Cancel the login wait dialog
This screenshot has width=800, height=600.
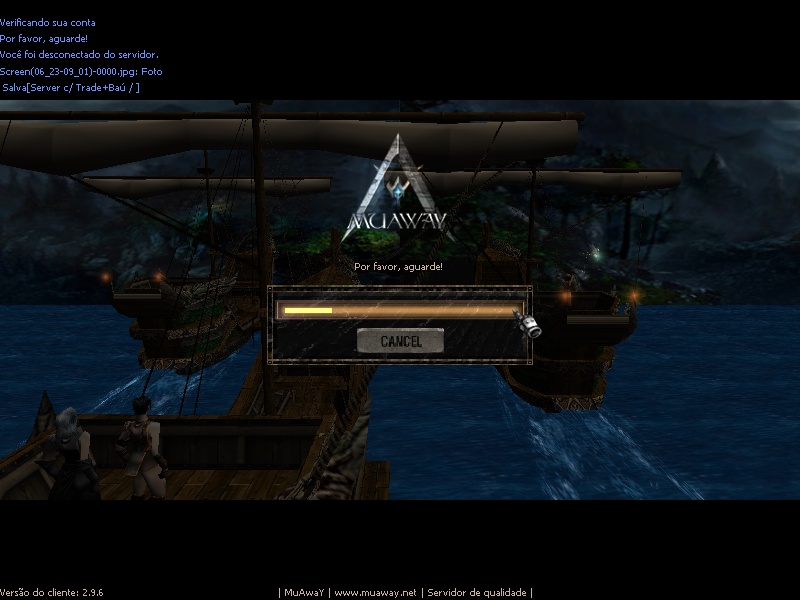pyautogui.click(x=401, y=341)
